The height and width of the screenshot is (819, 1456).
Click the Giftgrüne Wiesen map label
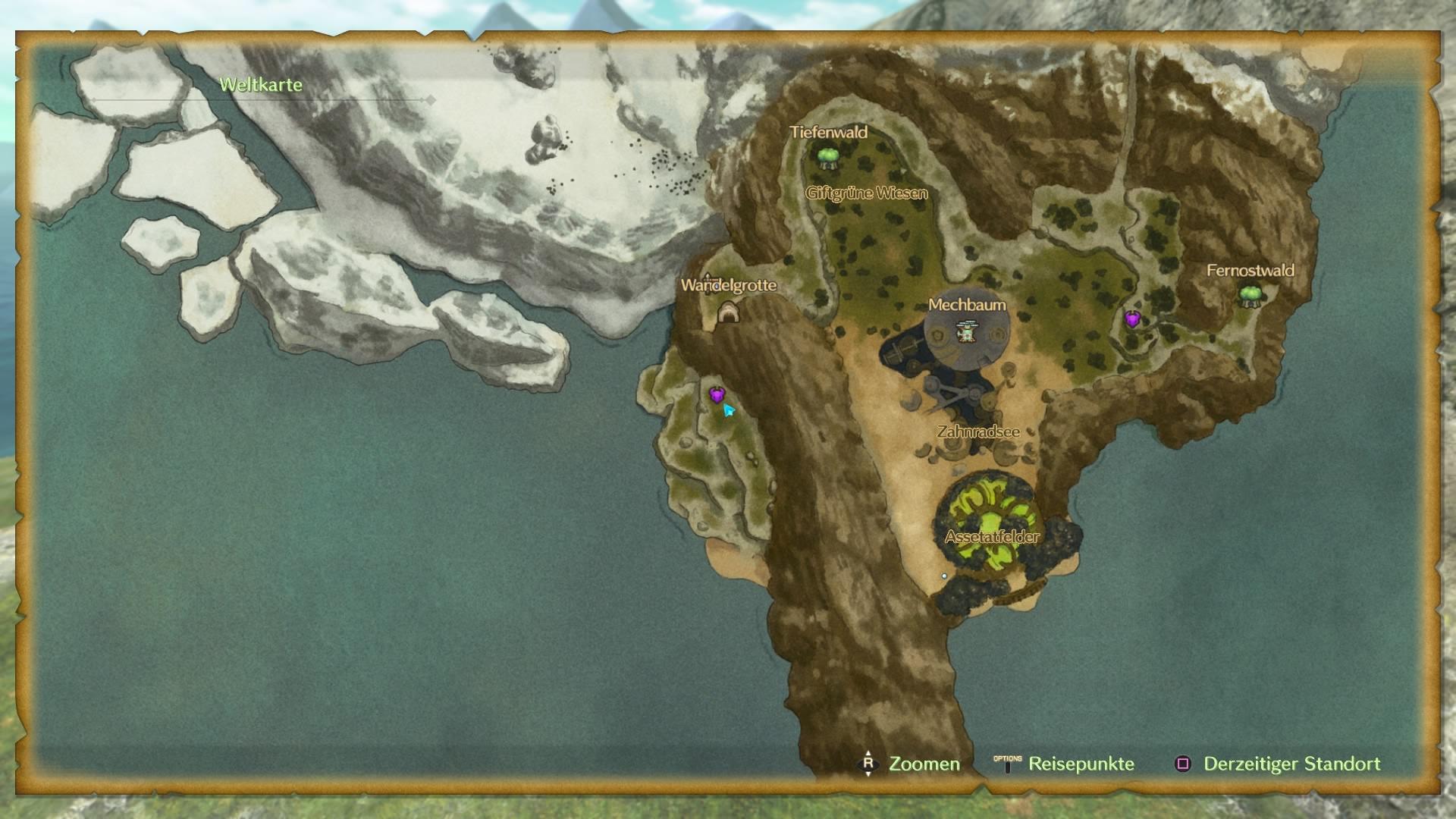[866, 193]
